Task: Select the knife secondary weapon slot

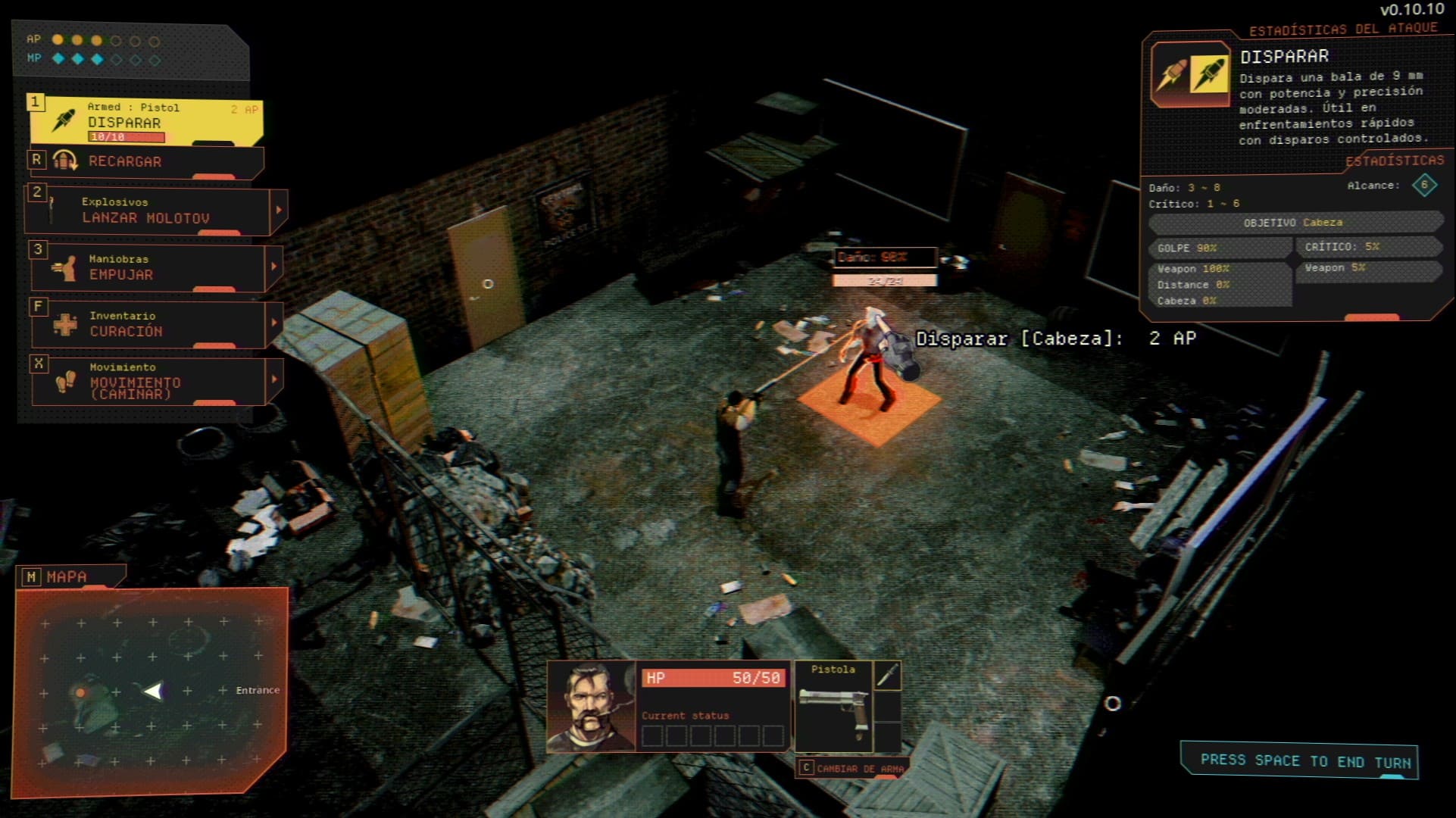Action: (x=887, y=676)
